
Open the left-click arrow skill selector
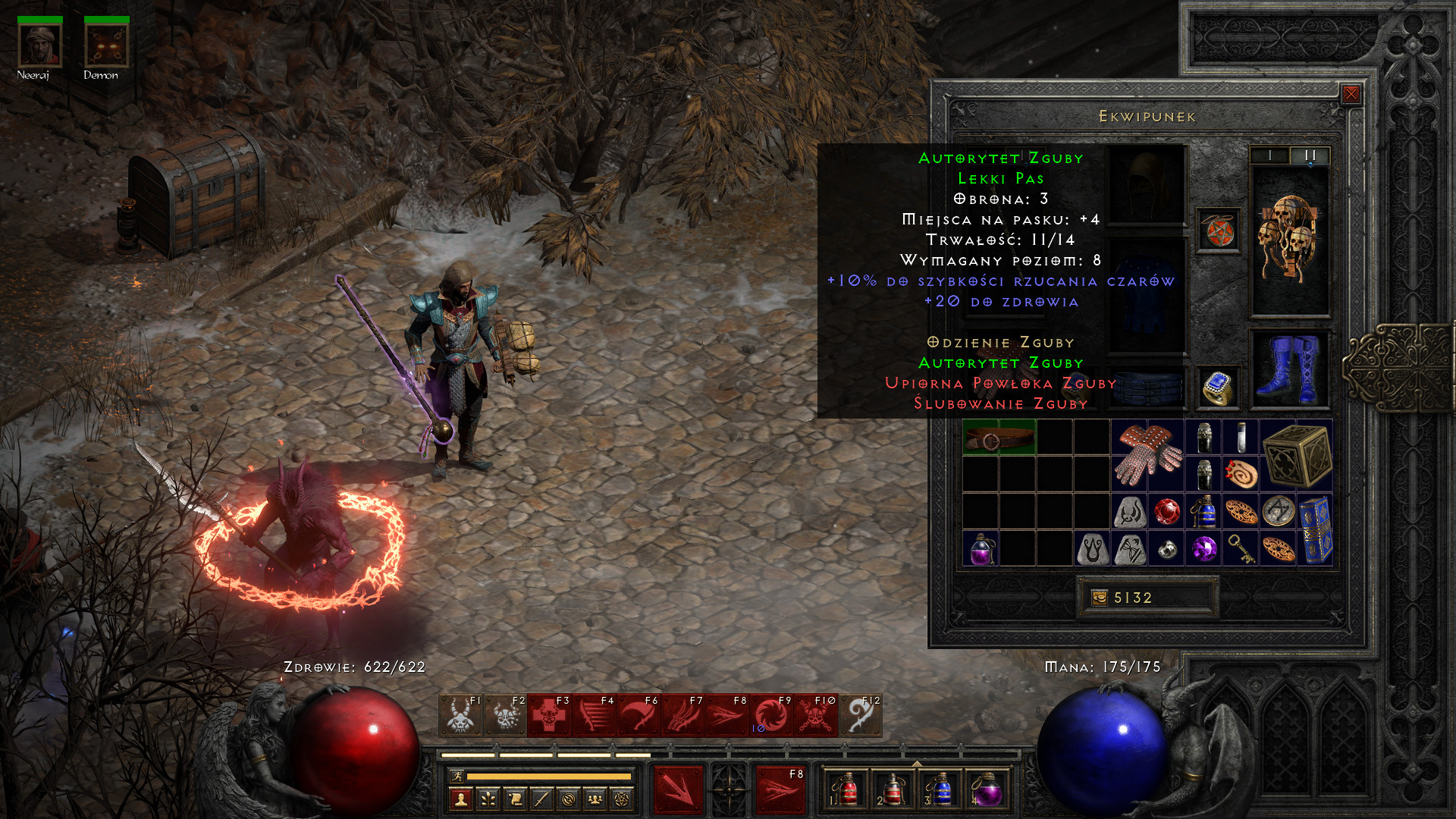[x=679, y=790]
